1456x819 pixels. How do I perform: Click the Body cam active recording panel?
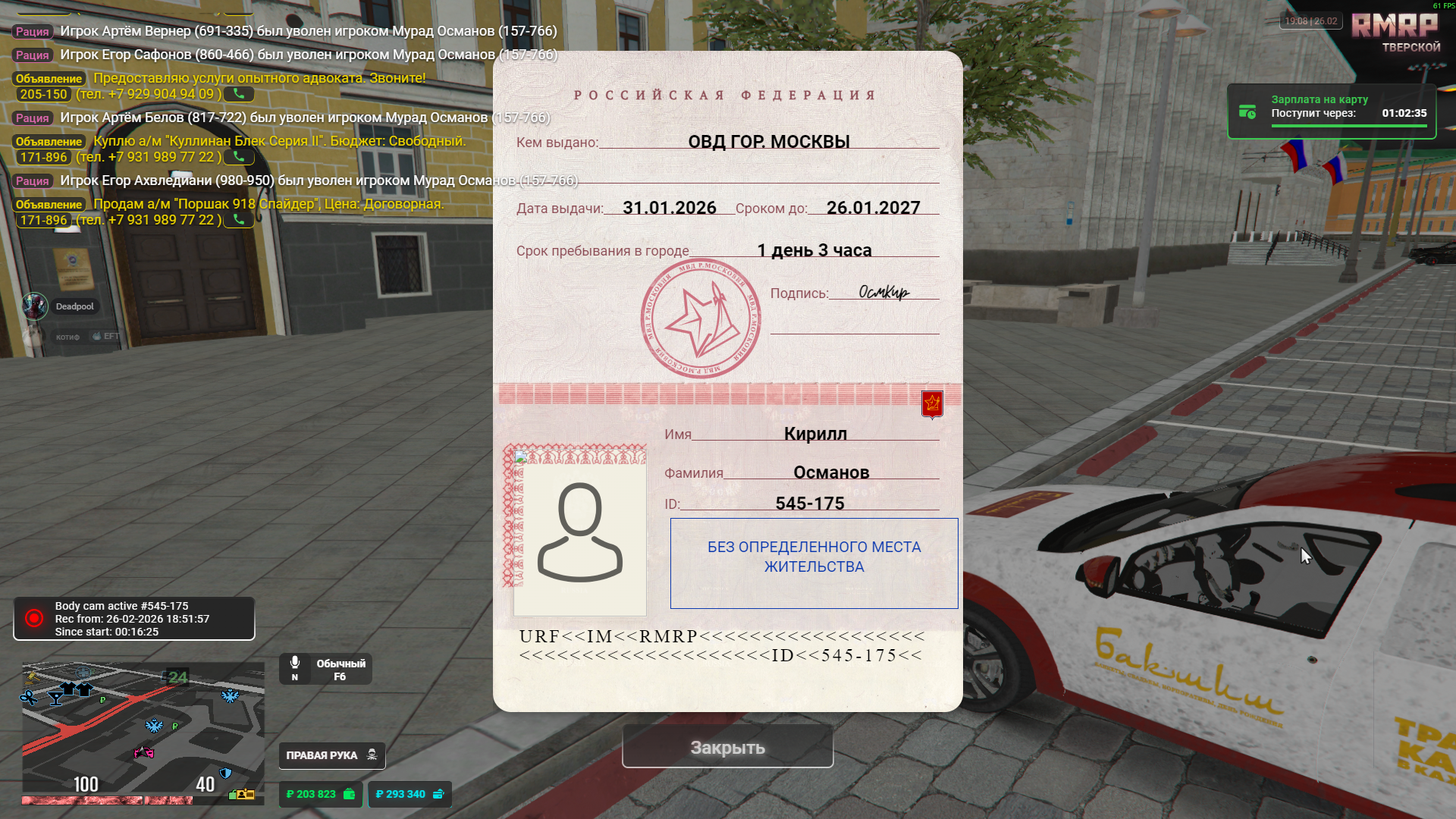pyautogui.click(x=134, y=619)
